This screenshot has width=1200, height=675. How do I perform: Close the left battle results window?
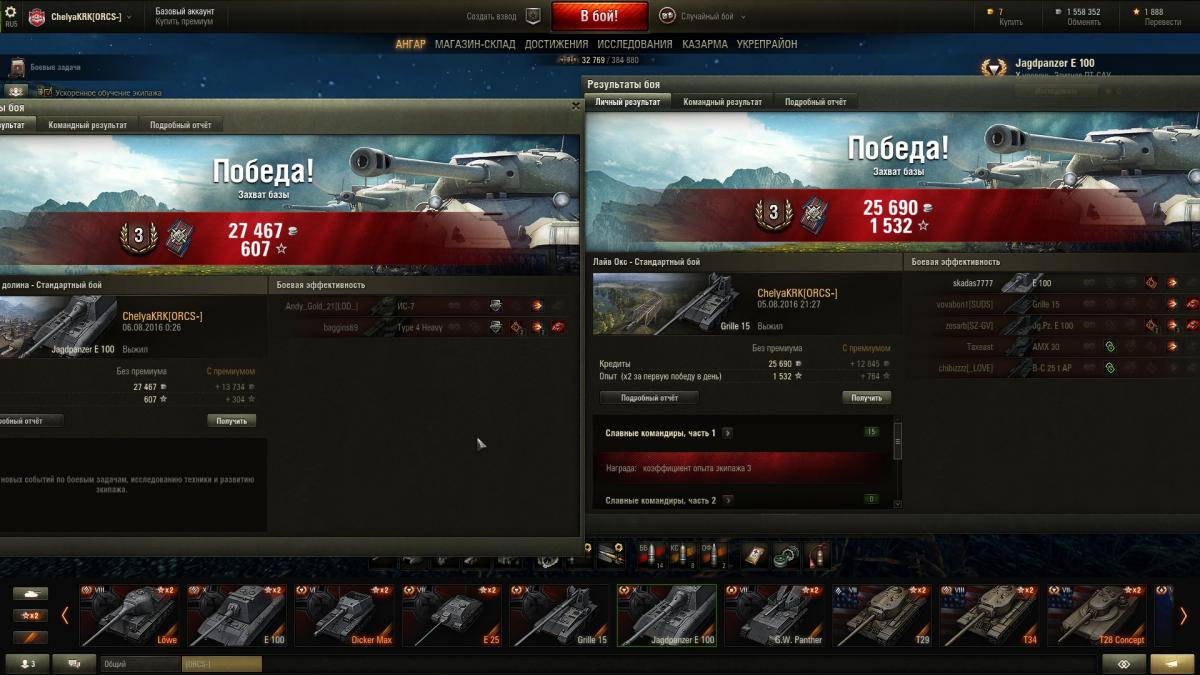click(x=575, y=105)
